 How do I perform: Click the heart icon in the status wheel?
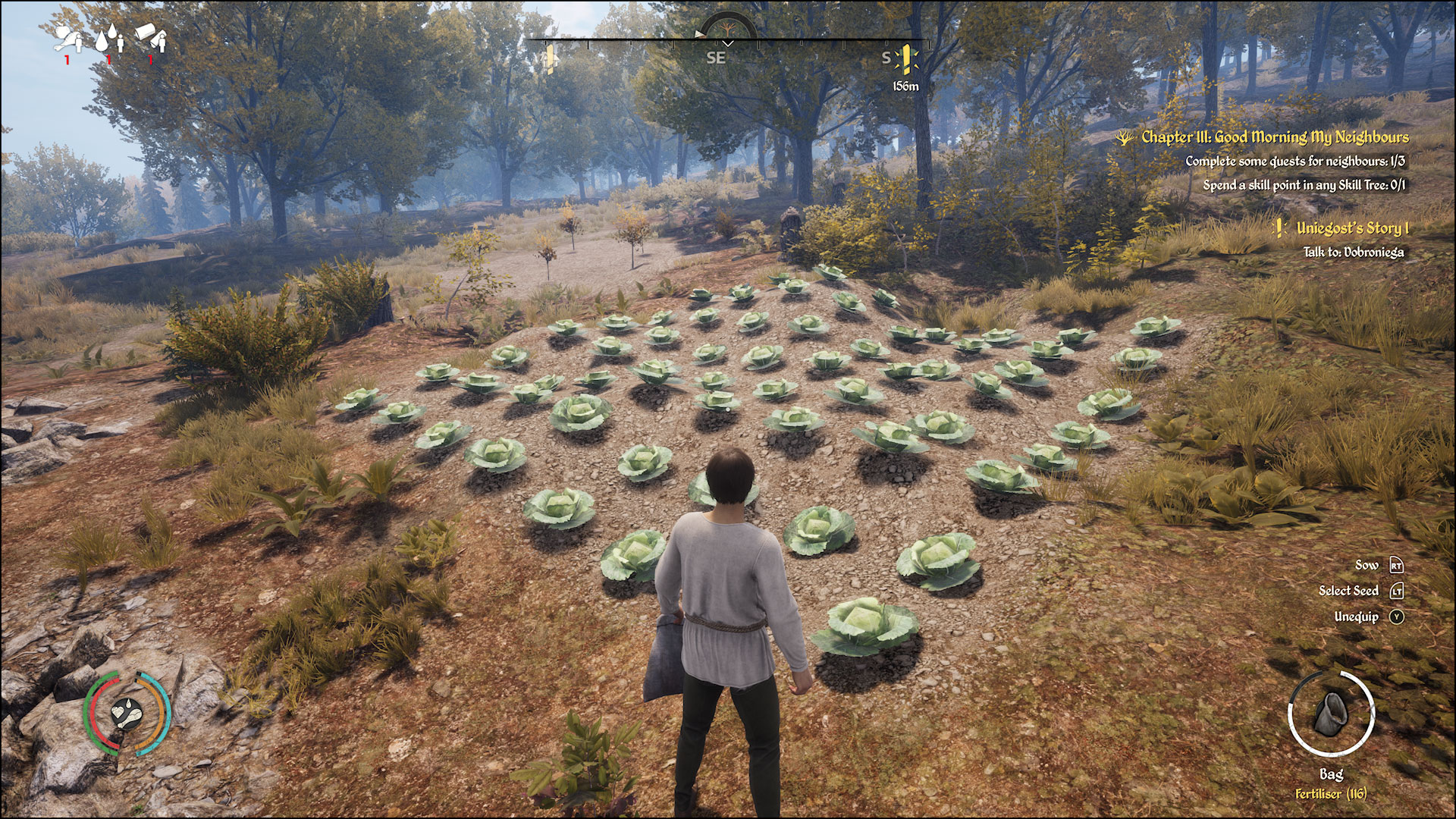click(x=118, y=713)
